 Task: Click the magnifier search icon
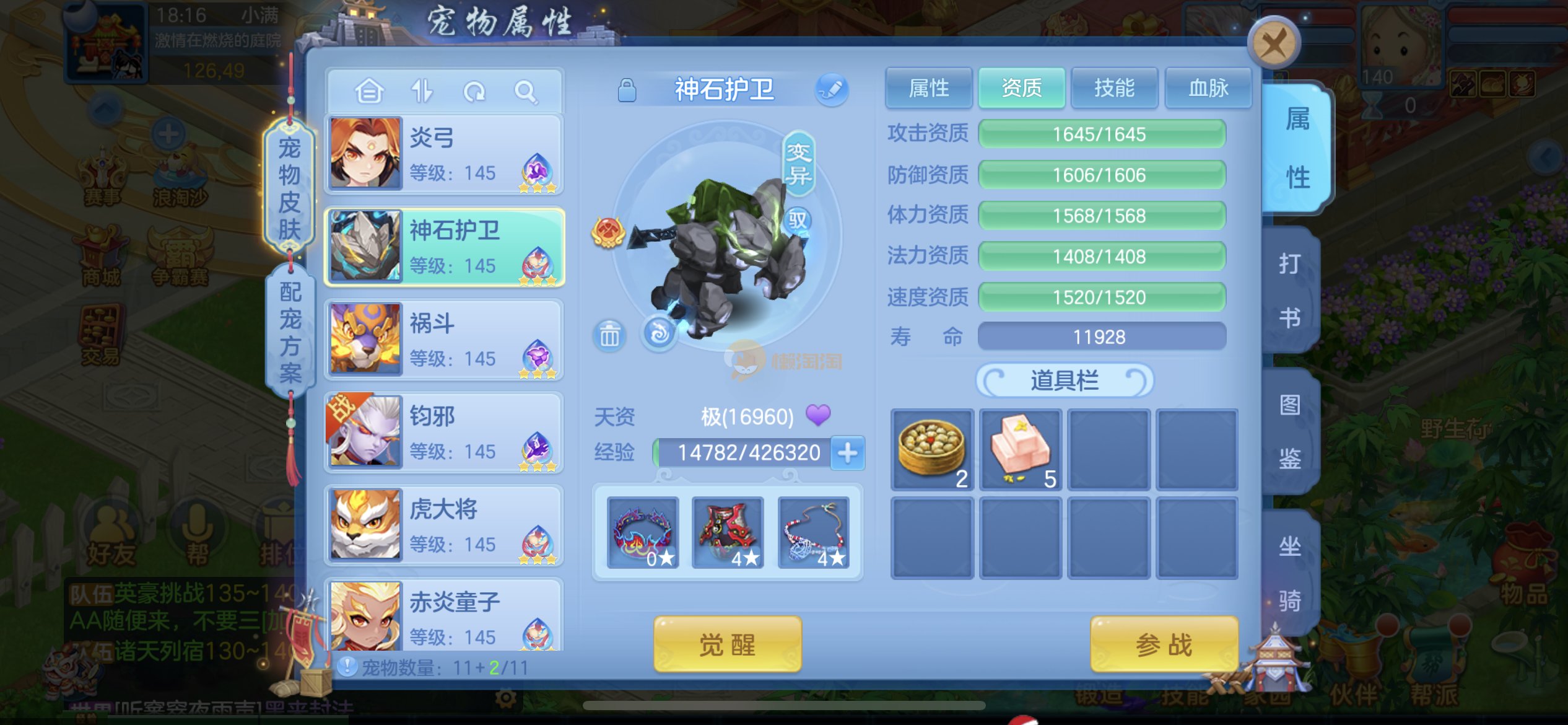coord(526,92)
